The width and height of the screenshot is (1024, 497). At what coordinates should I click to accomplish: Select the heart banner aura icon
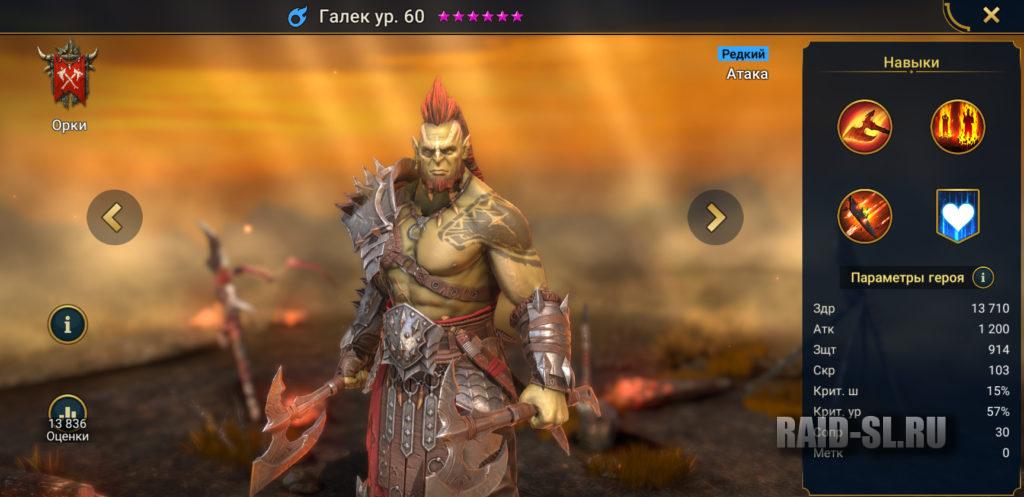[x=958, y=215]
